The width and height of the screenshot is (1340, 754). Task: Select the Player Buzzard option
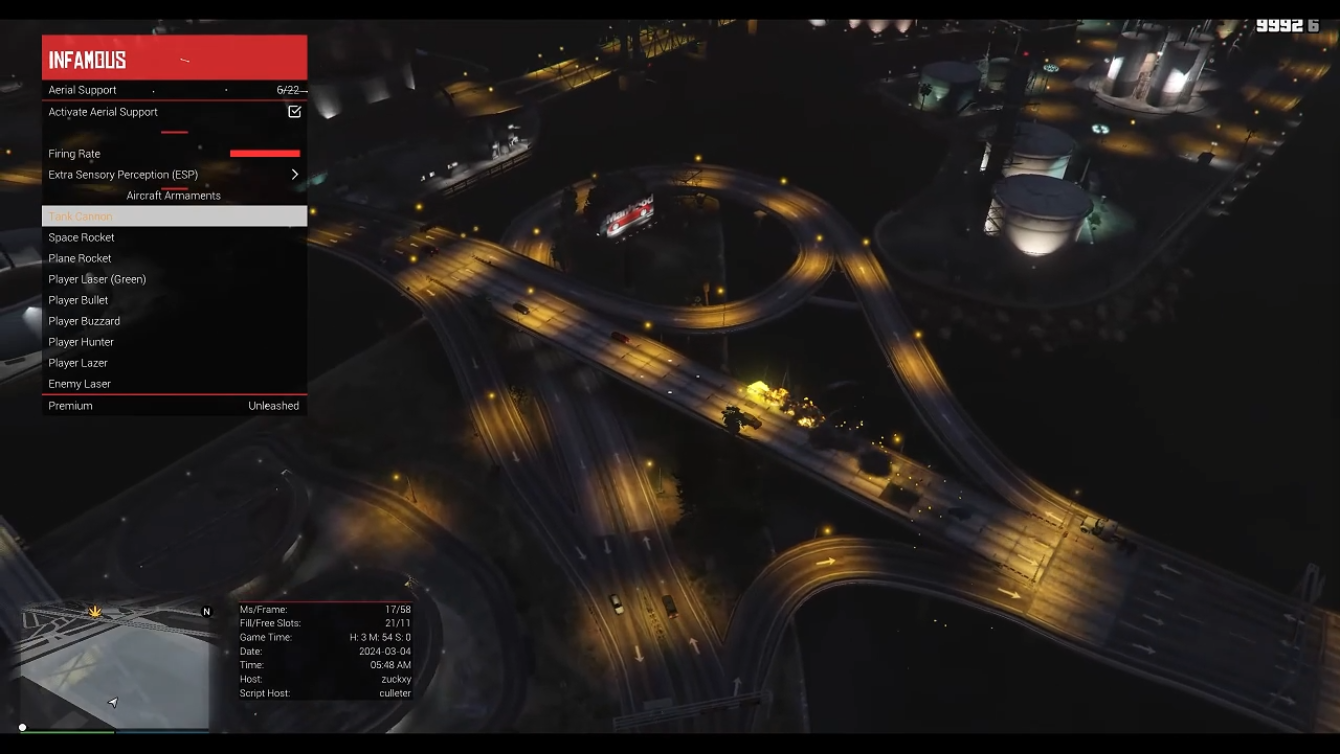[x=174, y=321]
